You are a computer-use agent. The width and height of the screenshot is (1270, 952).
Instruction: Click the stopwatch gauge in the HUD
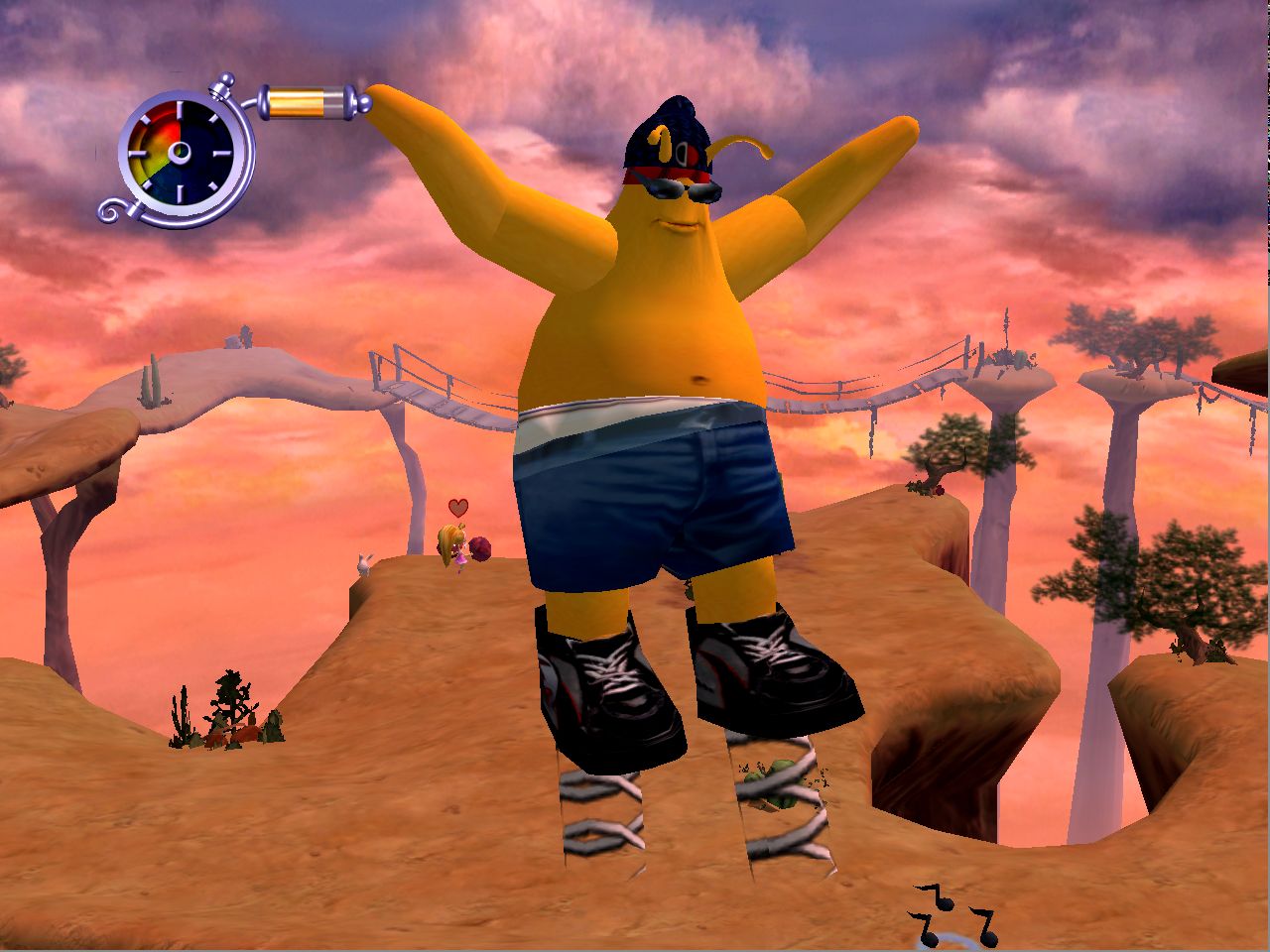(x=181, y=154)
